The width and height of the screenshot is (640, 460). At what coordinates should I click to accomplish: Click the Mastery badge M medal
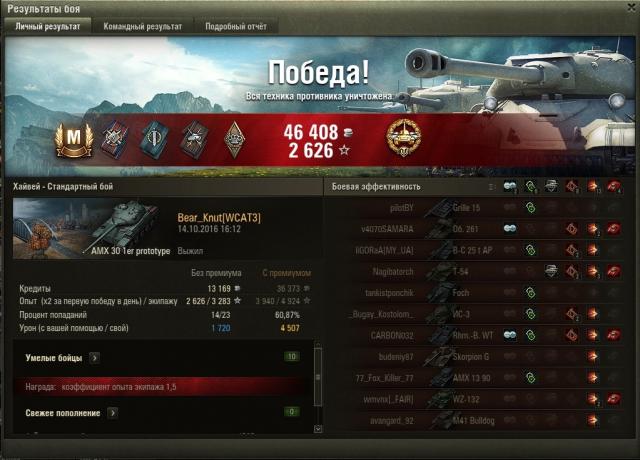click(73, 138)
